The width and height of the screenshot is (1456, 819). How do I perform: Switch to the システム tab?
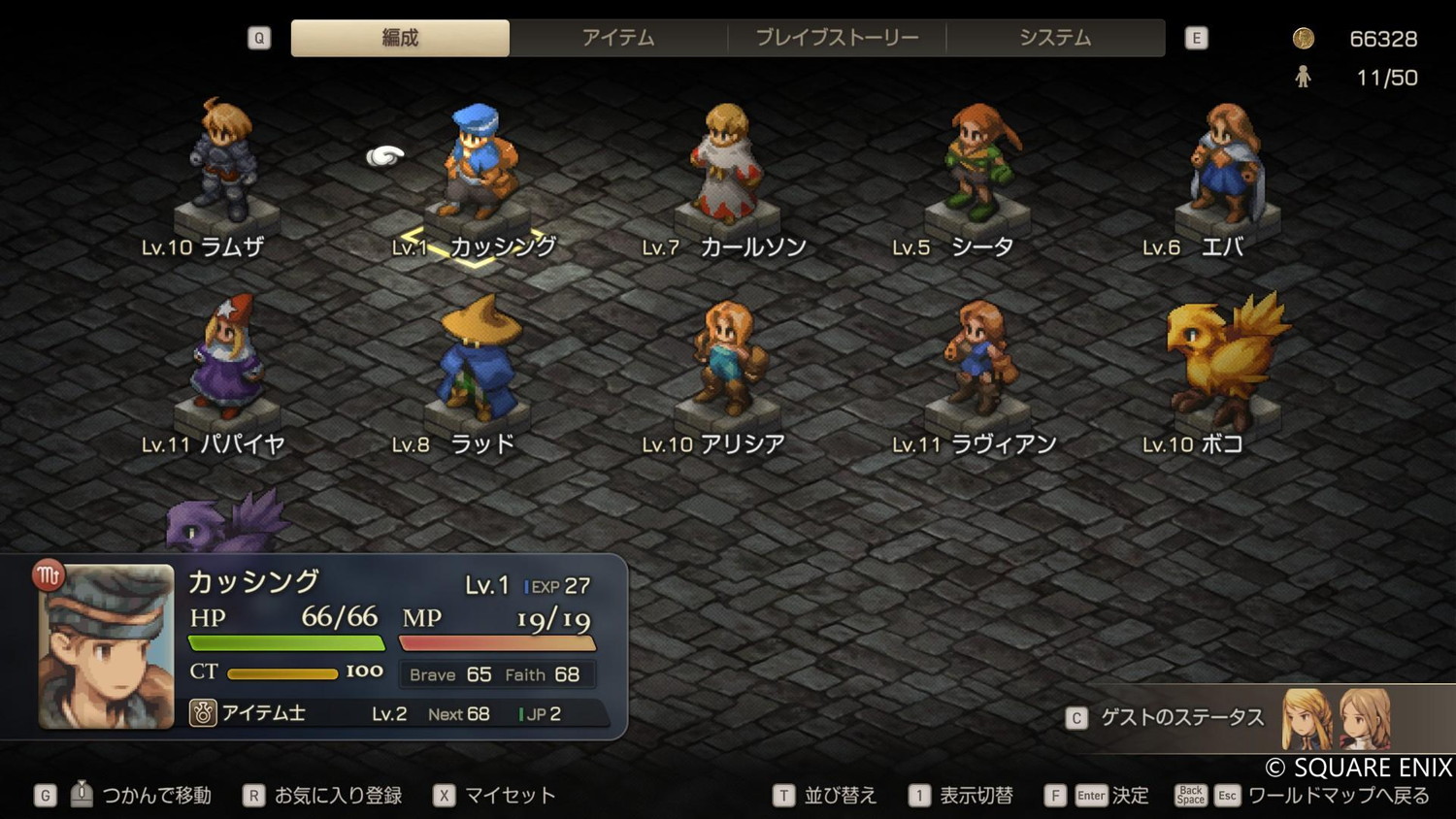click(1055, 38)
